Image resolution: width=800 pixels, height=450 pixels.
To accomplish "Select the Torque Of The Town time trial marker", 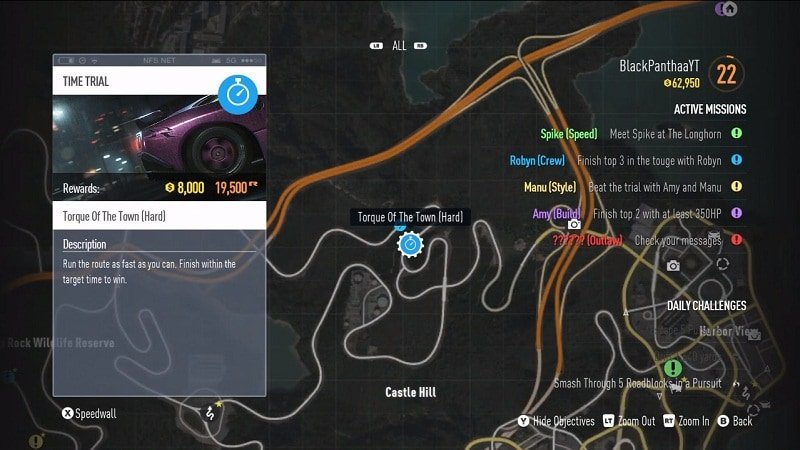I will [409, 244].
